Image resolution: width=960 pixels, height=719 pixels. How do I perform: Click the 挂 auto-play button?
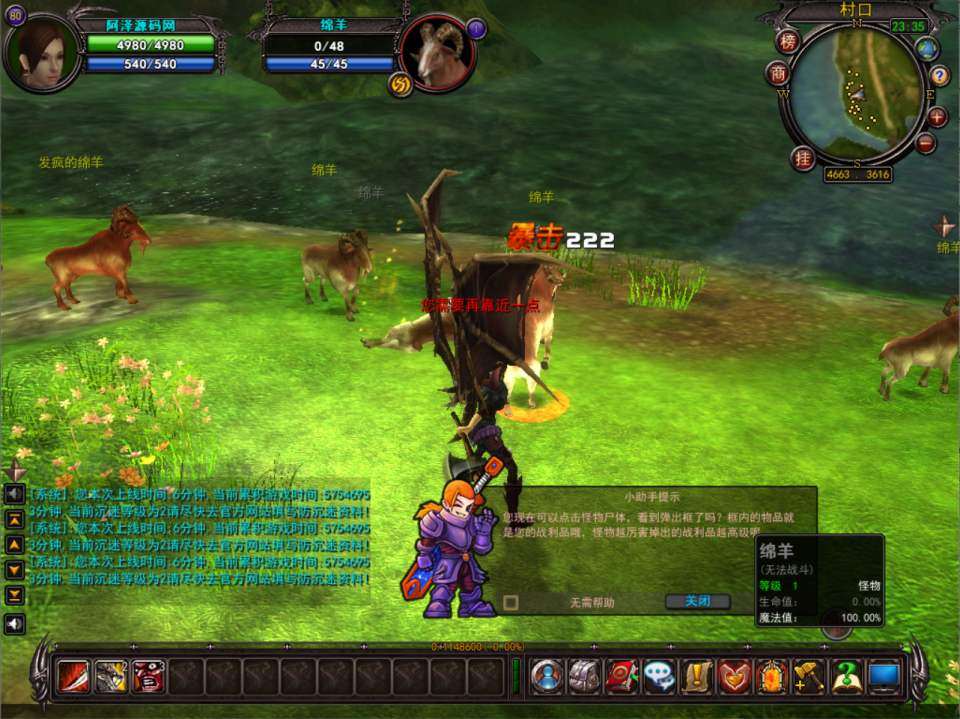(802, 158)
